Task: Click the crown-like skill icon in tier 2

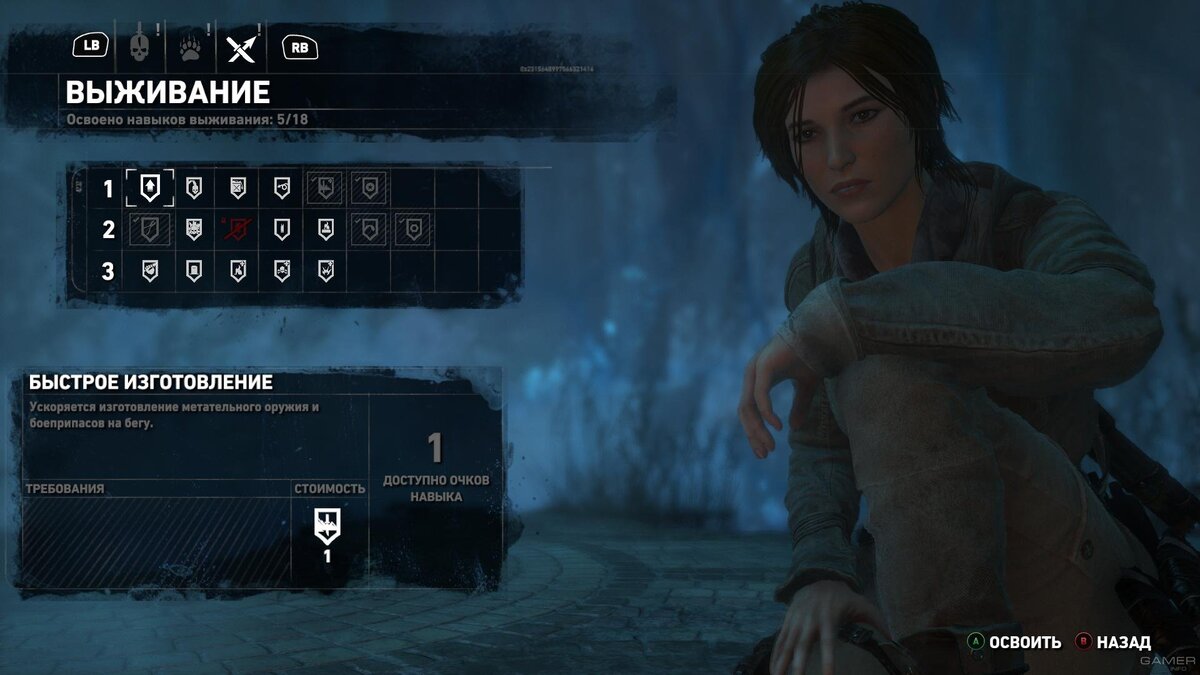Action: [193, 229]
